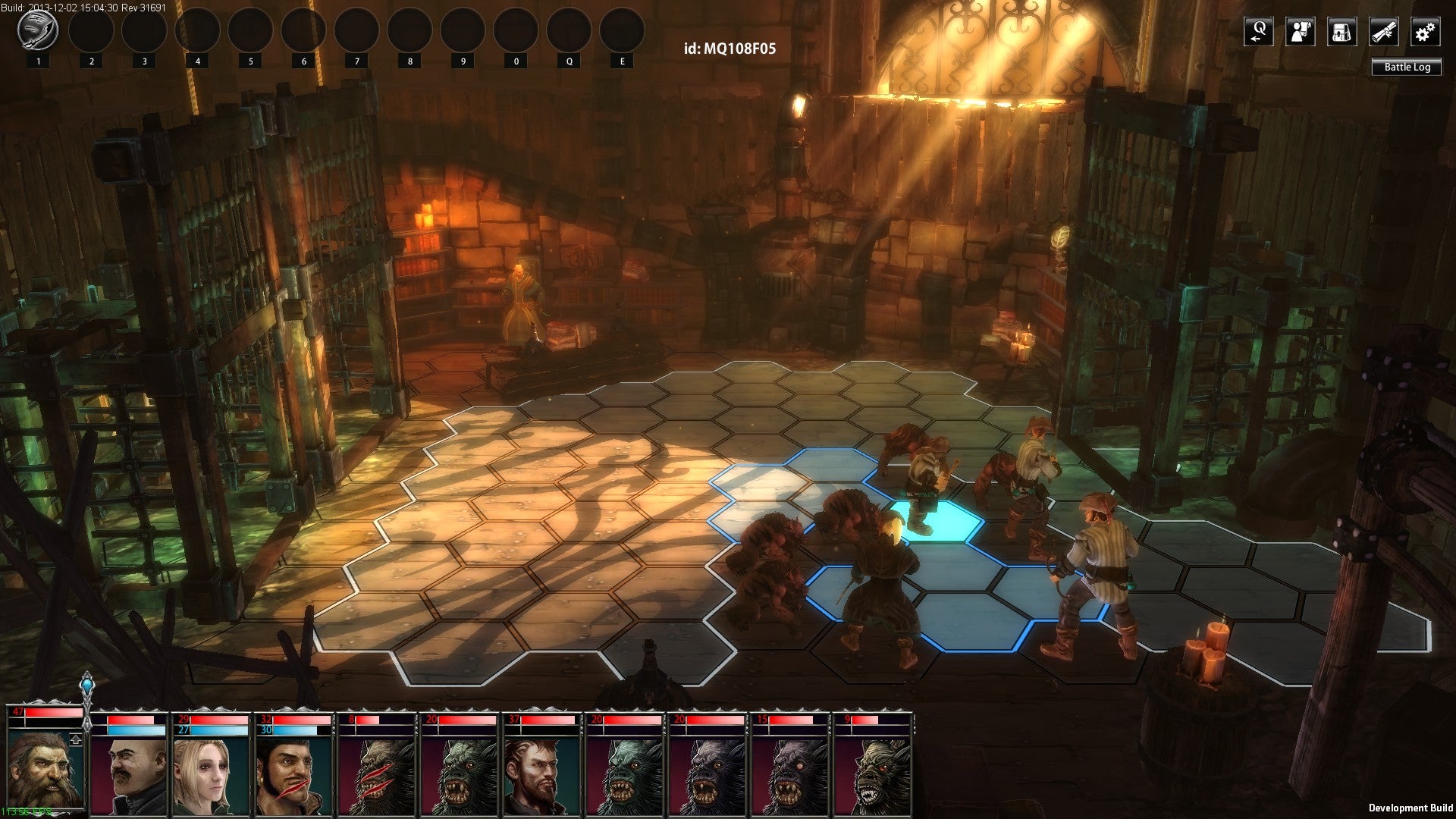Open the backpack inventory
Screen dimensions: 1456x819
[x=1341, y=32]
